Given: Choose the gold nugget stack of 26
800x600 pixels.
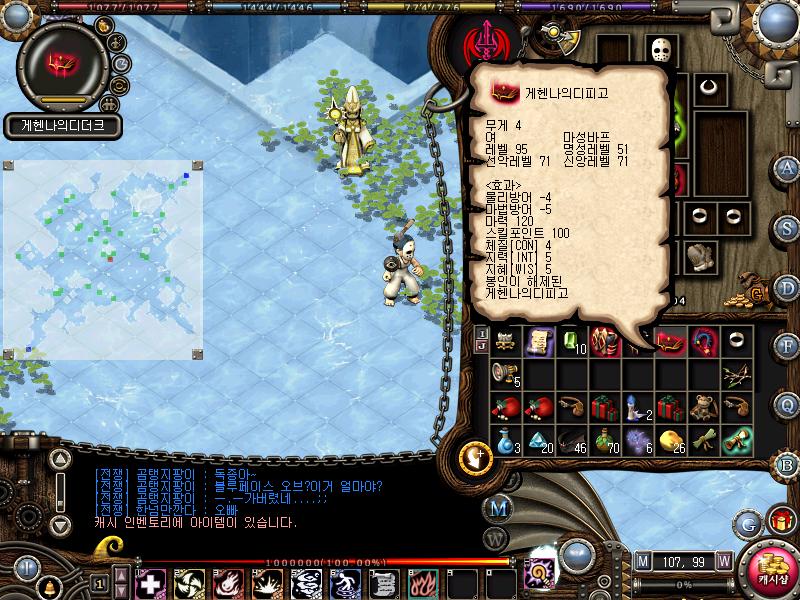Looking at the screenshot, I should [x=671, y=439].
